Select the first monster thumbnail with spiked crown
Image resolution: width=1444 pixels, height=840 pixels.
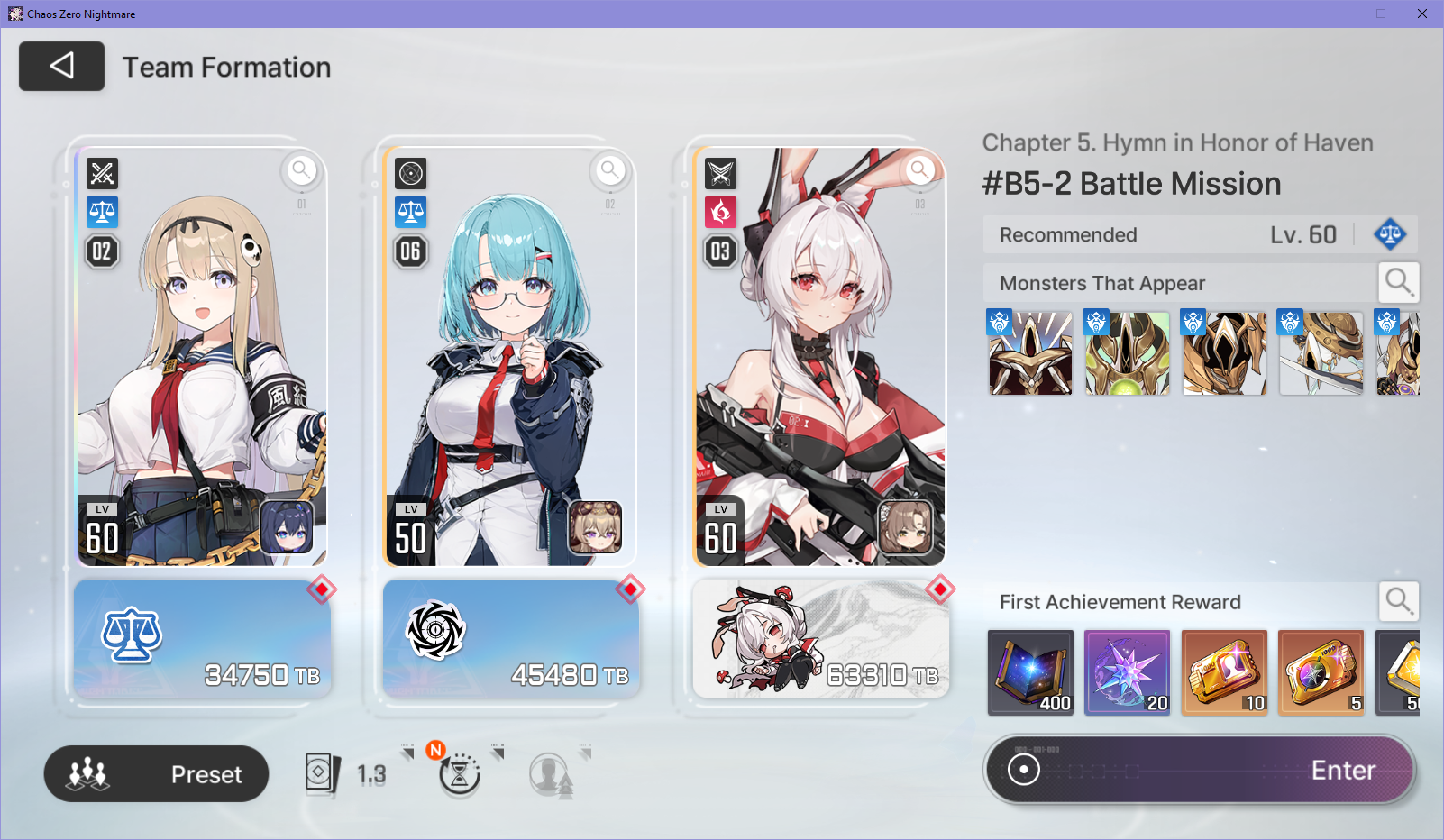[1030, 352]
